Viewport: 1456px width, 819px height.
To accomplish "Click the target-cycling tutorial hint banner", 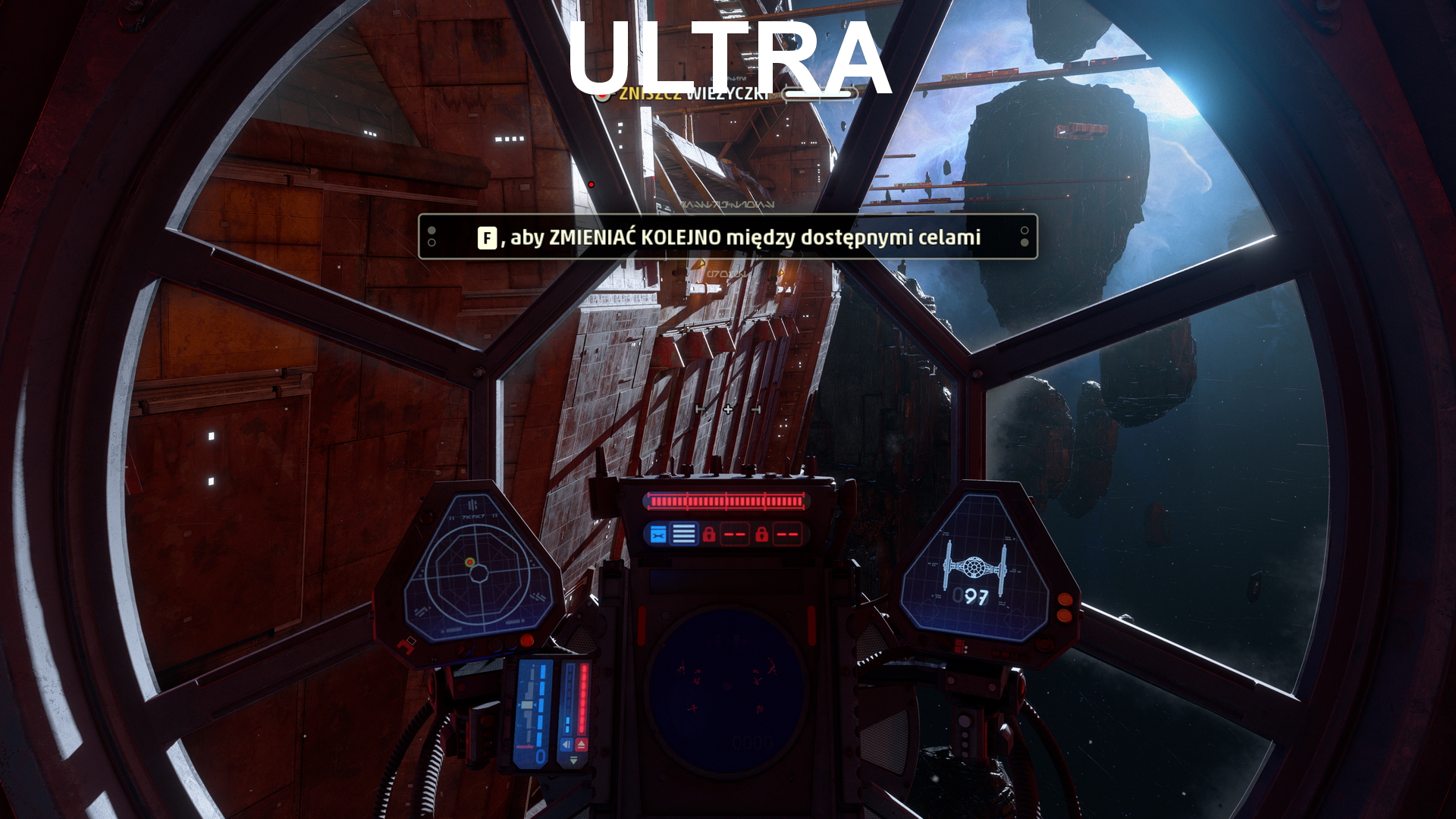I will (x=727, y=237).
